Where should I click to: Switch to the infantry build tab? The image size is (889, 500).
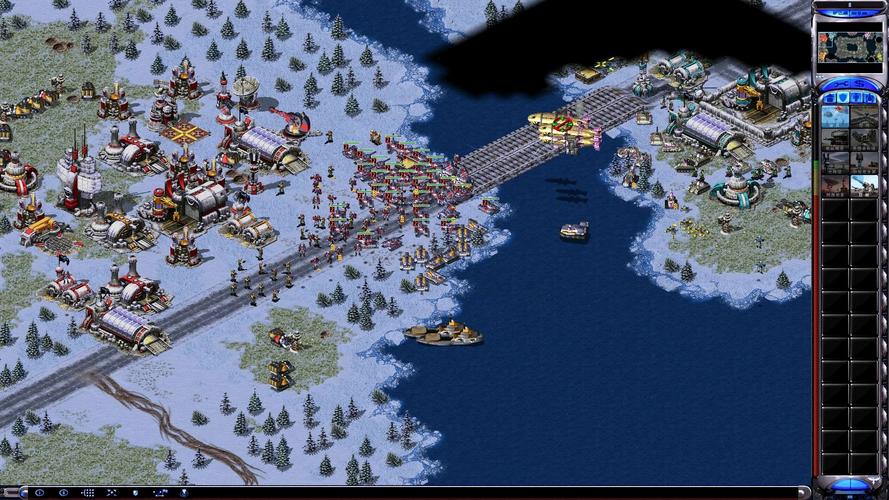(x=857, y=97)
